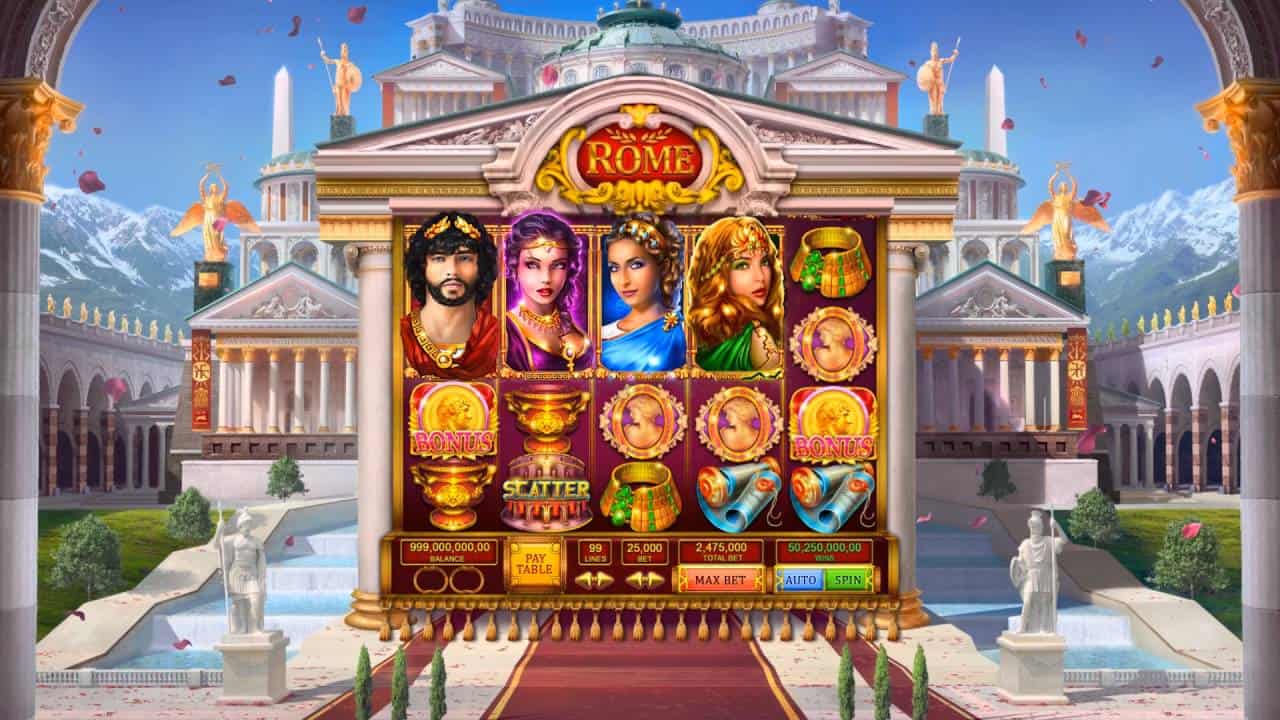Image resolution: width=1280 pixels, height=720 pixels.
Task: Select the purple-dressed woman symbol
Action: click(x=545, y=290)
